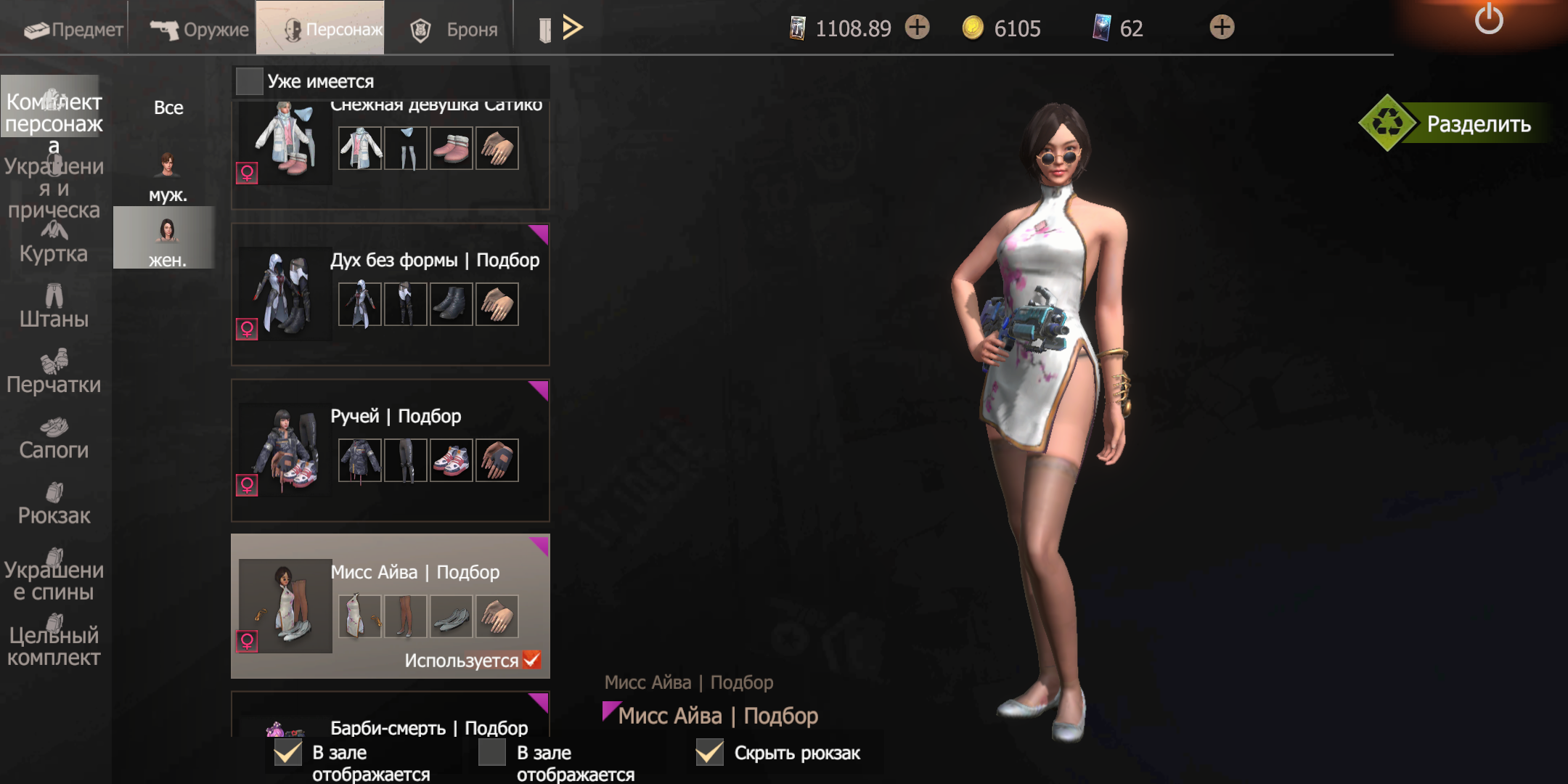
Task: Toggle the Скрыть рюкзак checkbox
Action: 709,753
